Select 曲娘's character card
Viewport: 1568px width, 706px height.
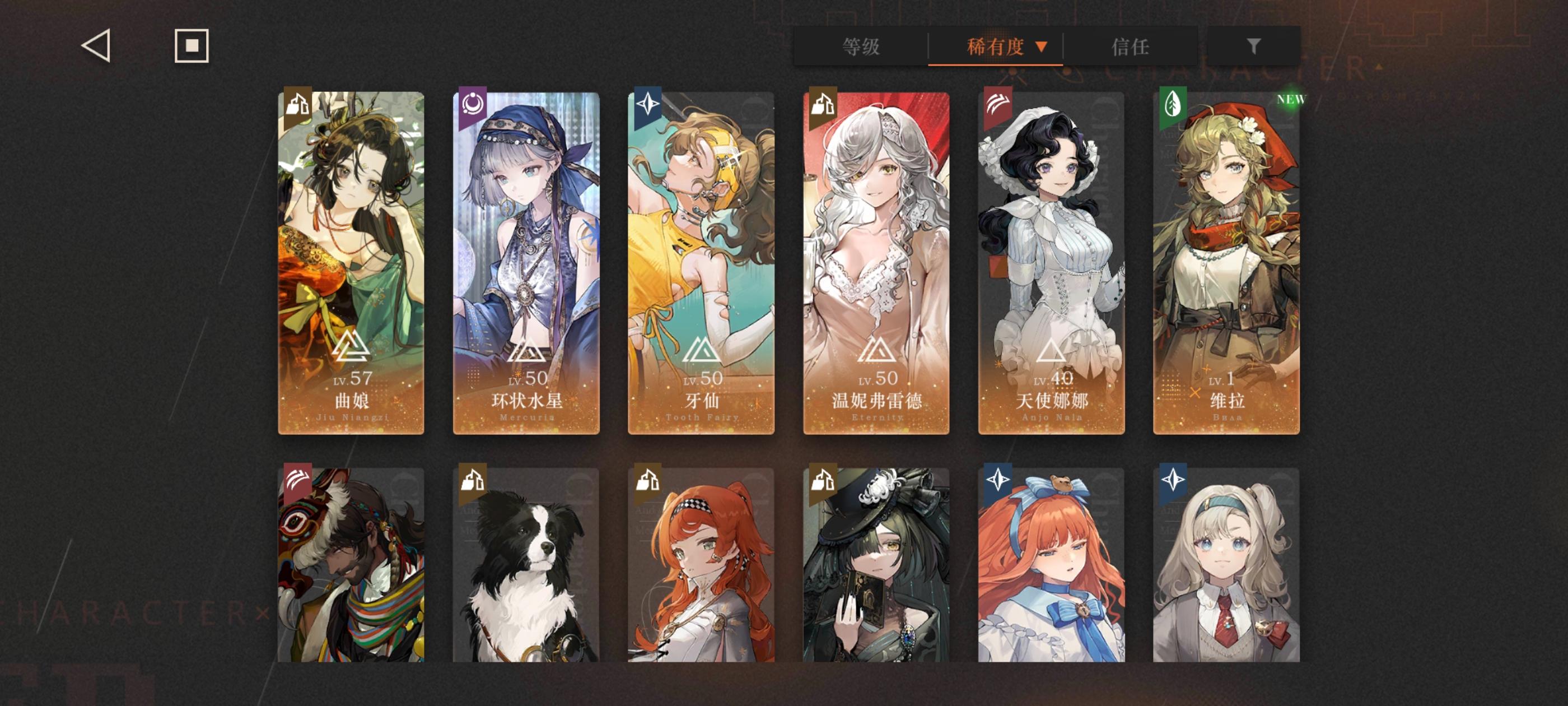pyautogui.click(x=351, y=262)
